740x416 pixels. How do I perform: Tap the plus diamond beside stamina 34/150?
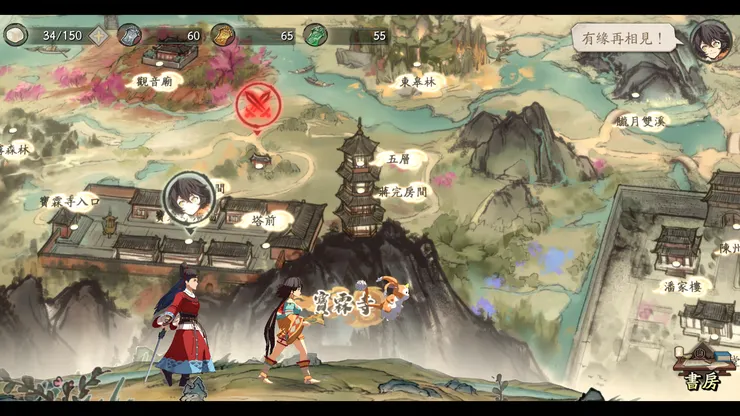[99, 36]
